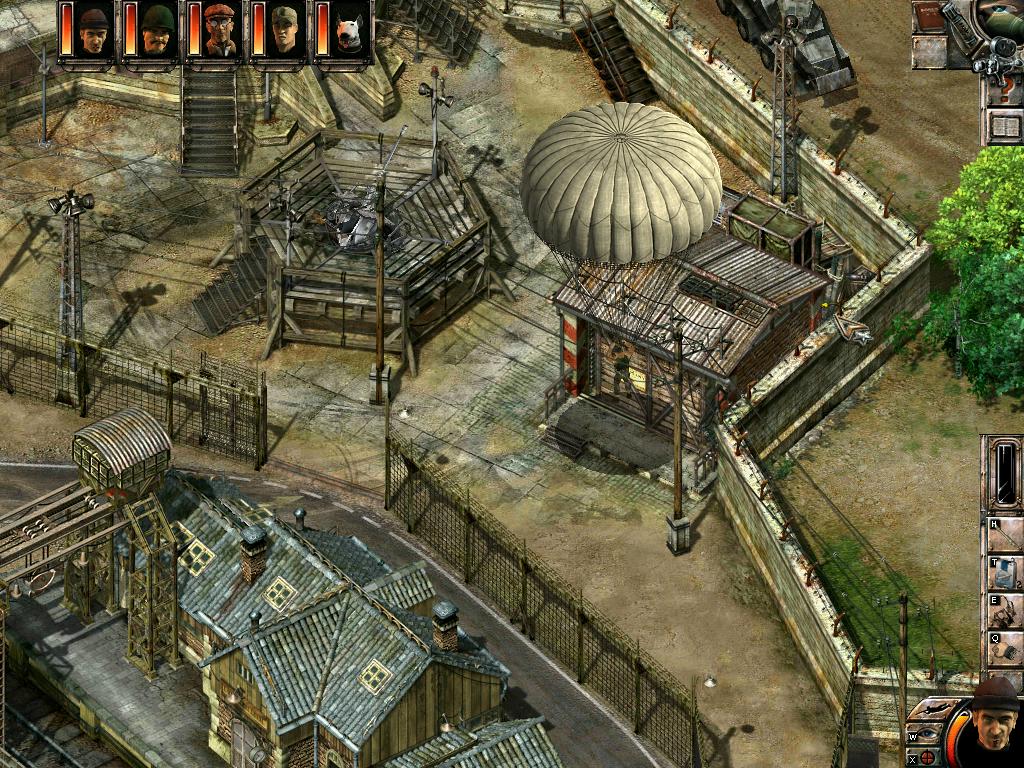Screen dimensions: 1024x768
Task: Select the item slot marked T
Action: pos(1004,574)
